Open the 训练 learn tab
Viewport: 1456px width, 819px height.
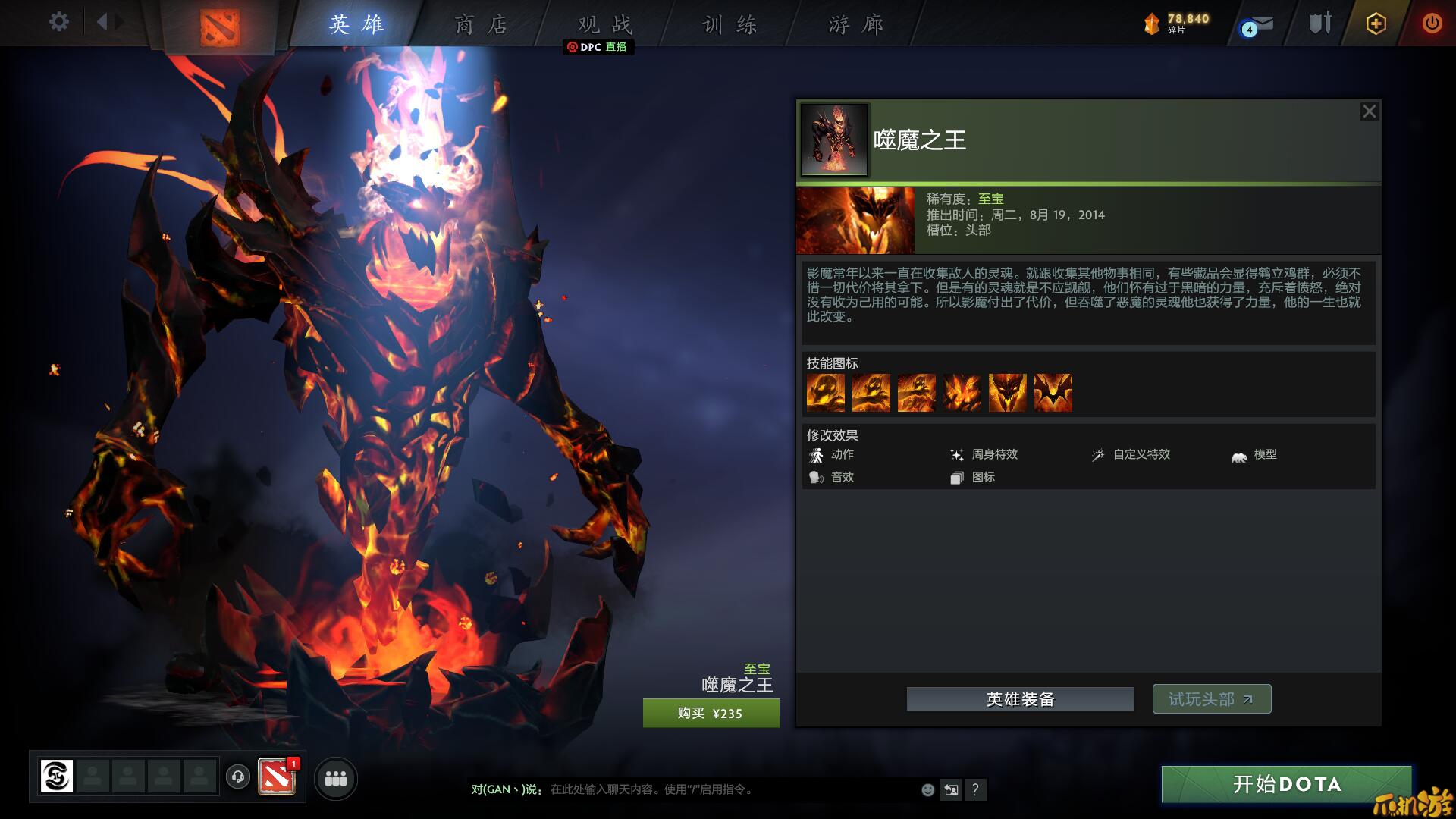(x=730, y=25)
